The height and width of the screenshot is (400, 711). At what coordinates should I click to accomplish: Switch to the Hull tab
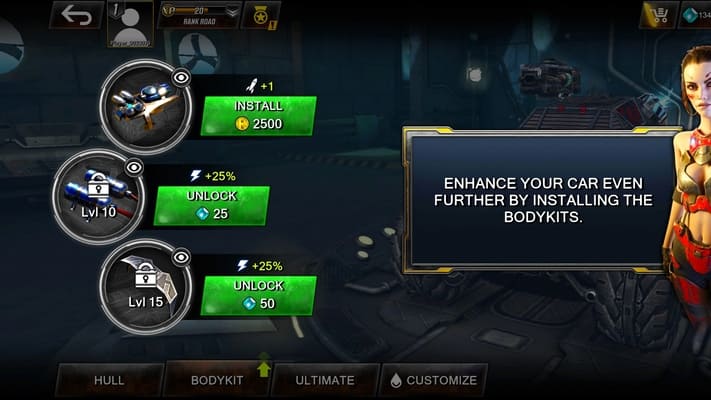109,380
